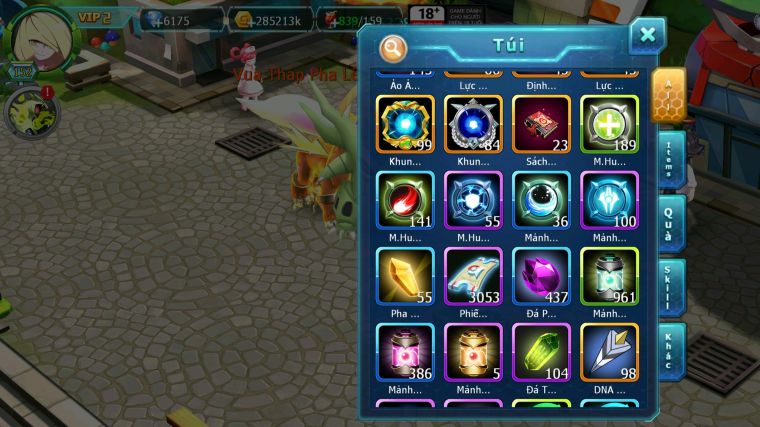This screenshot has width=760, height=427.
Task: Pick the green canister with 961
Action: 609,276
